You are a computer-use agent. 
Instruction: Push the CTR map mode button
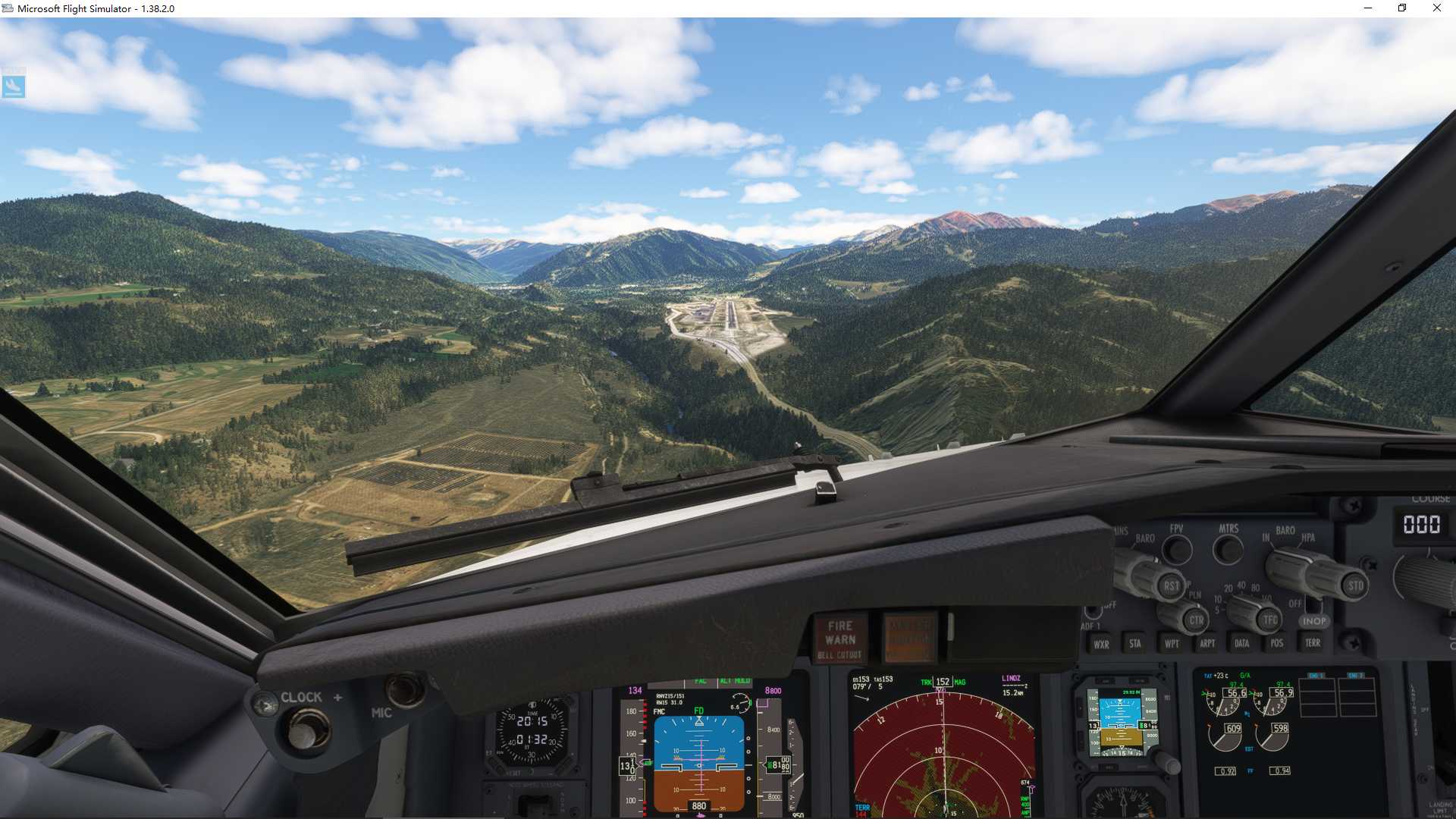1196,620
